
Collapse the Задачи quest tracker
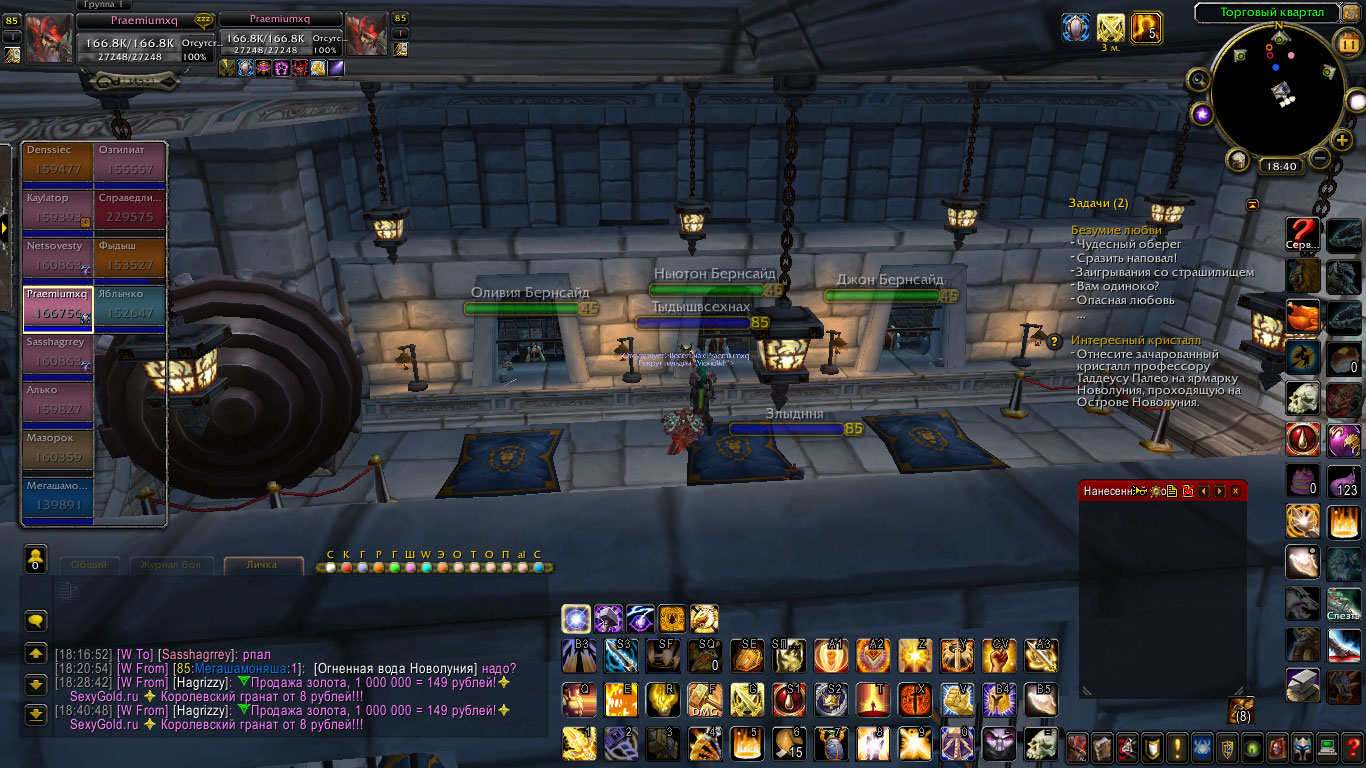tap(1252, 204)
